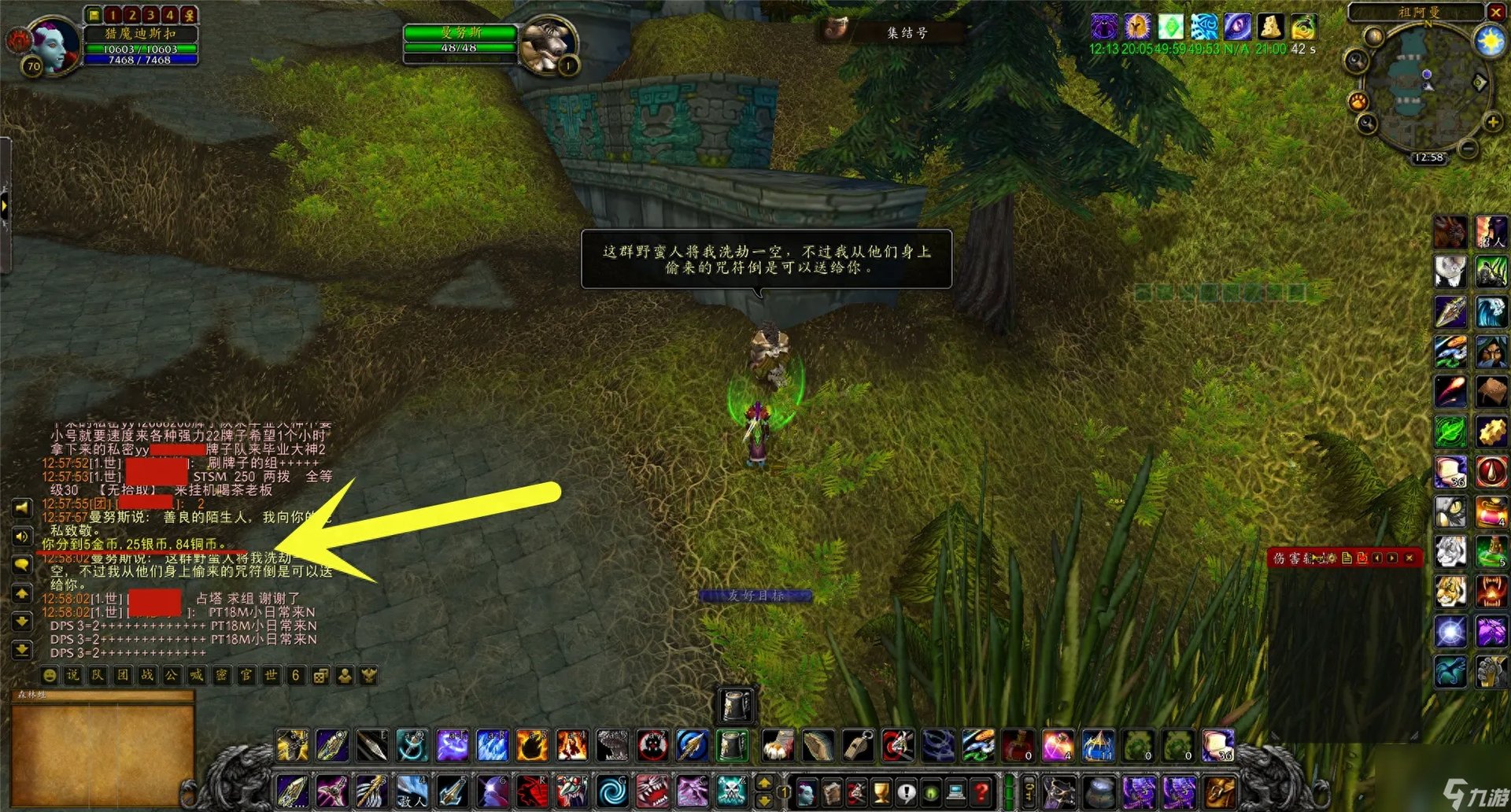Viewport: 1511px width, 812px height.
Task: Choose the cheese buff icon
Action: [1270, 28]
